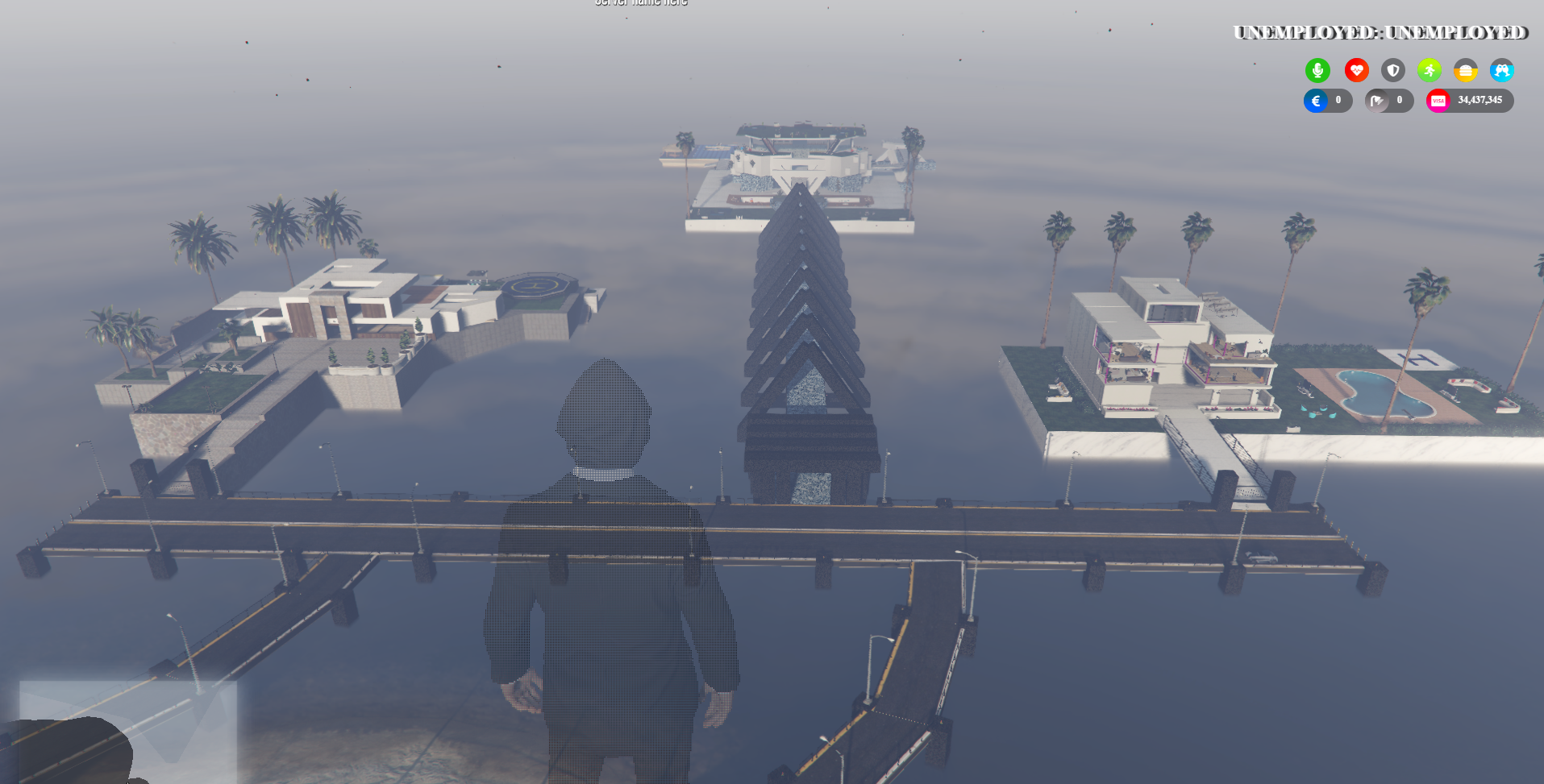Viewport: 1544px width, 784px height.
Task: Select the burger hunger icon
Action: (x=1465, y=71)
